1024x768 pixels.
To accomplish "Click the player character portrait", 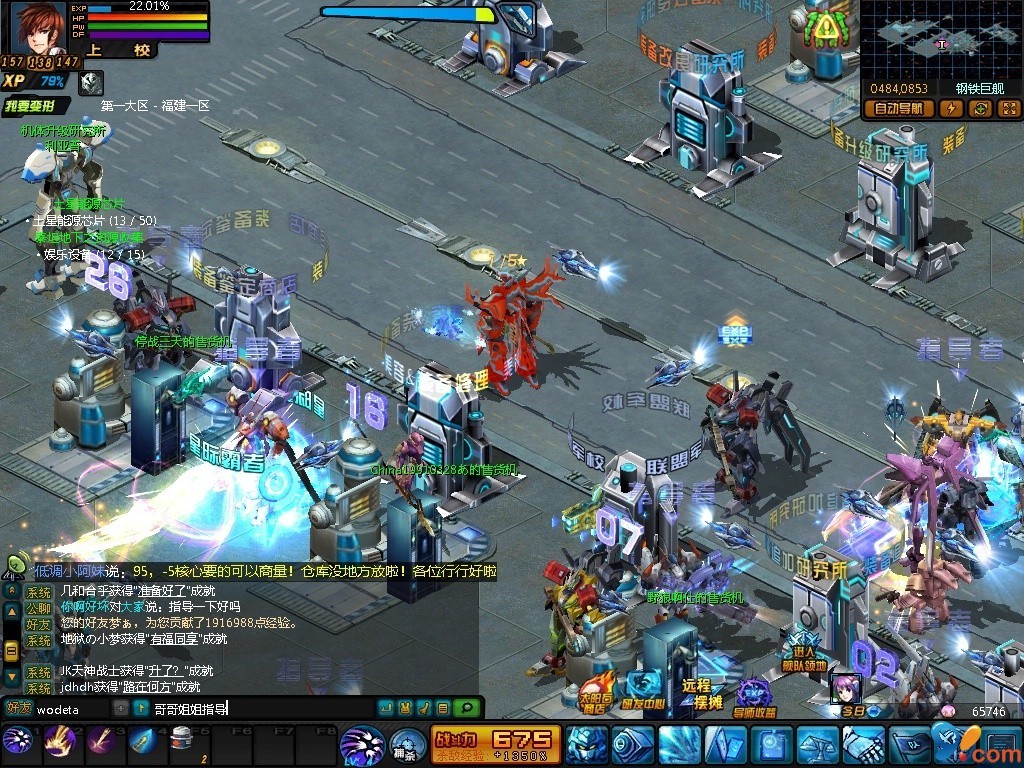I will [x=39, y=27].
